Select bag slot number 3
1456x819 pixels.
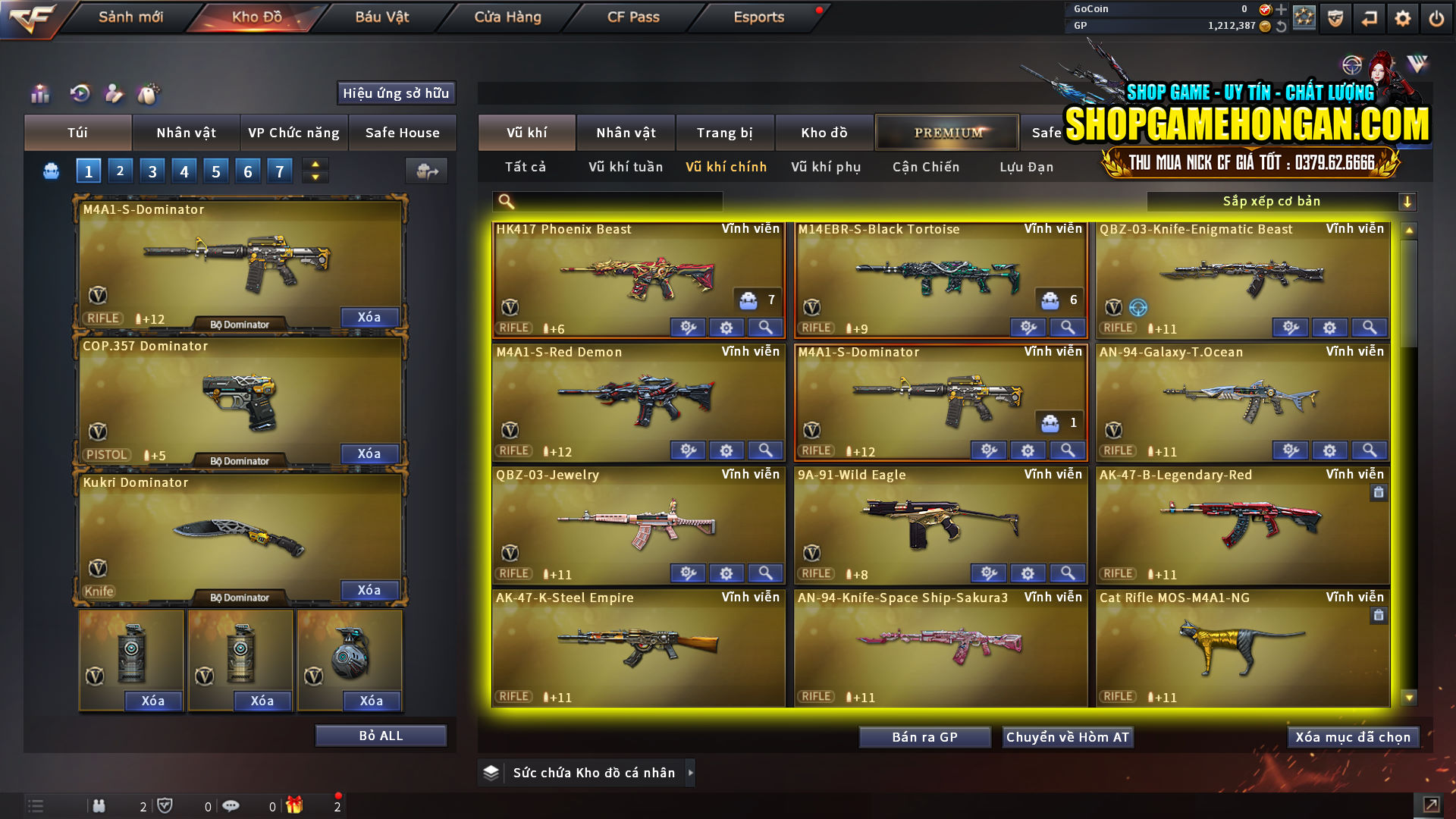(152, 171)
